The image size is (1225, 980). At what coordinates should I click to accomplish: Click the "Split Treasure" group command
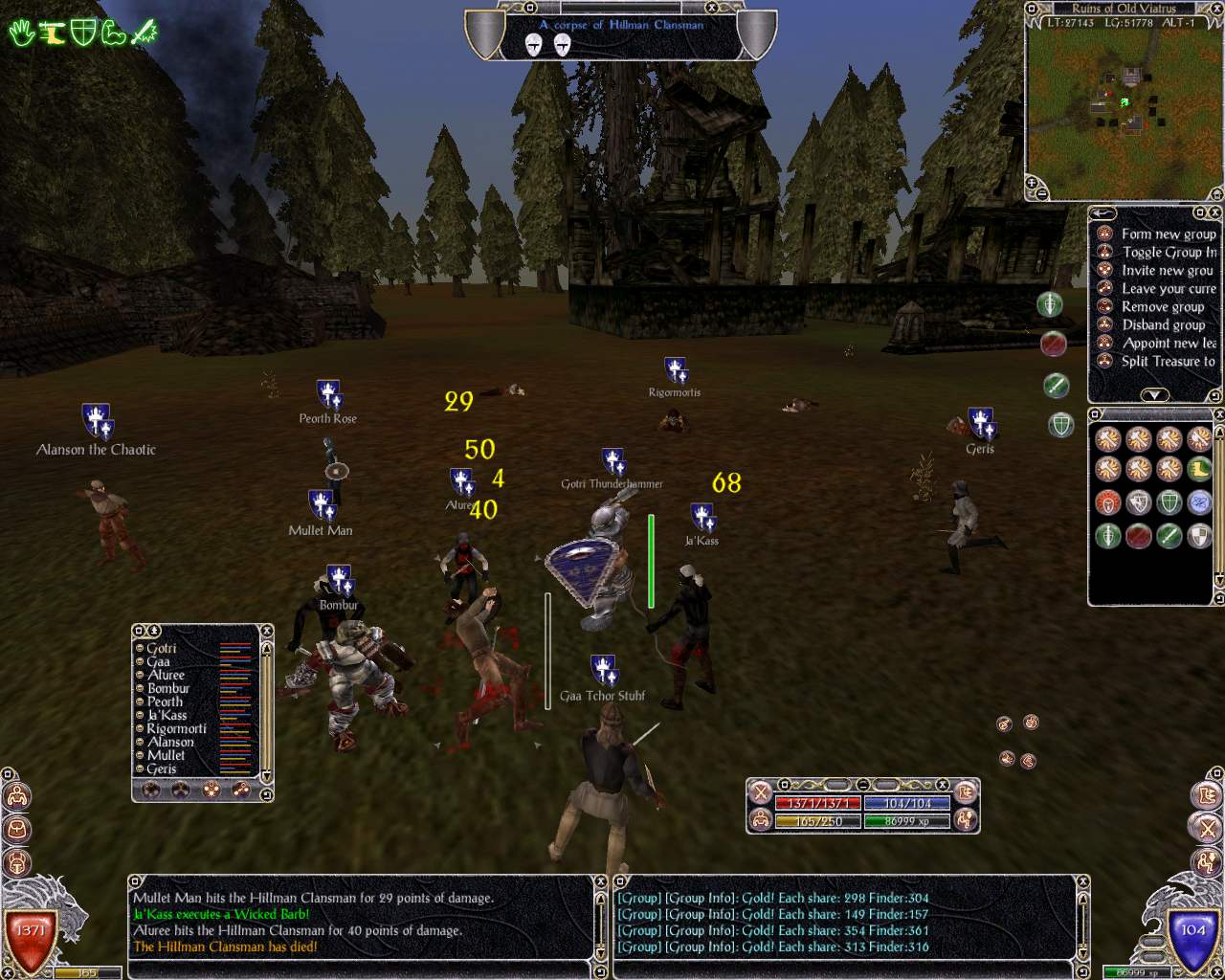point(1168,361)
